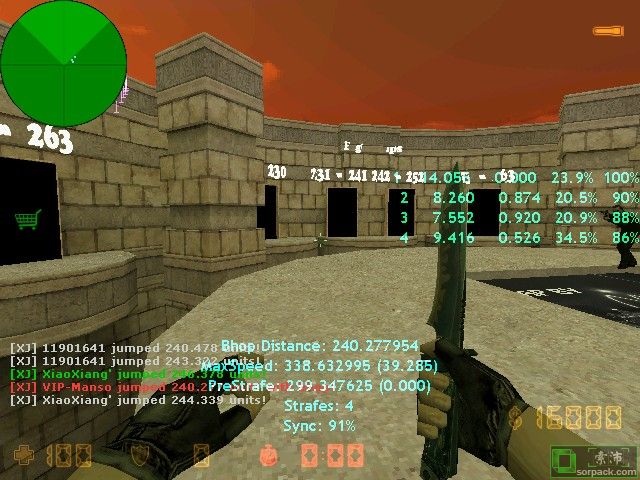640x480 pixels.
Task: Click the health cross icon
Action: click(x=23, y=456)
